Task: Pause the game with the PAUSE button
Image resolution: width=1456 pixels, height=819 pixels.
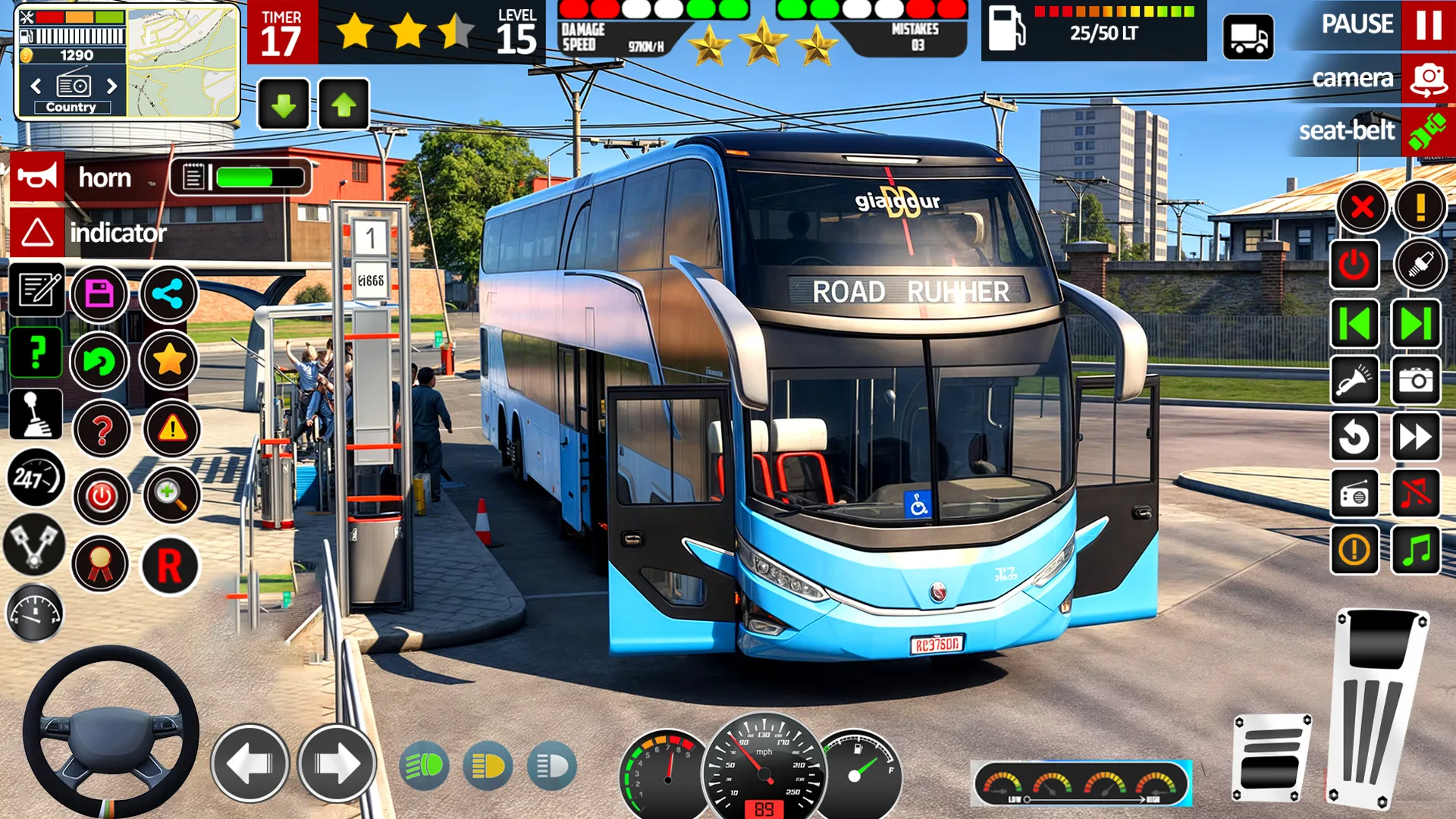Action: [x=1428, y=24]
